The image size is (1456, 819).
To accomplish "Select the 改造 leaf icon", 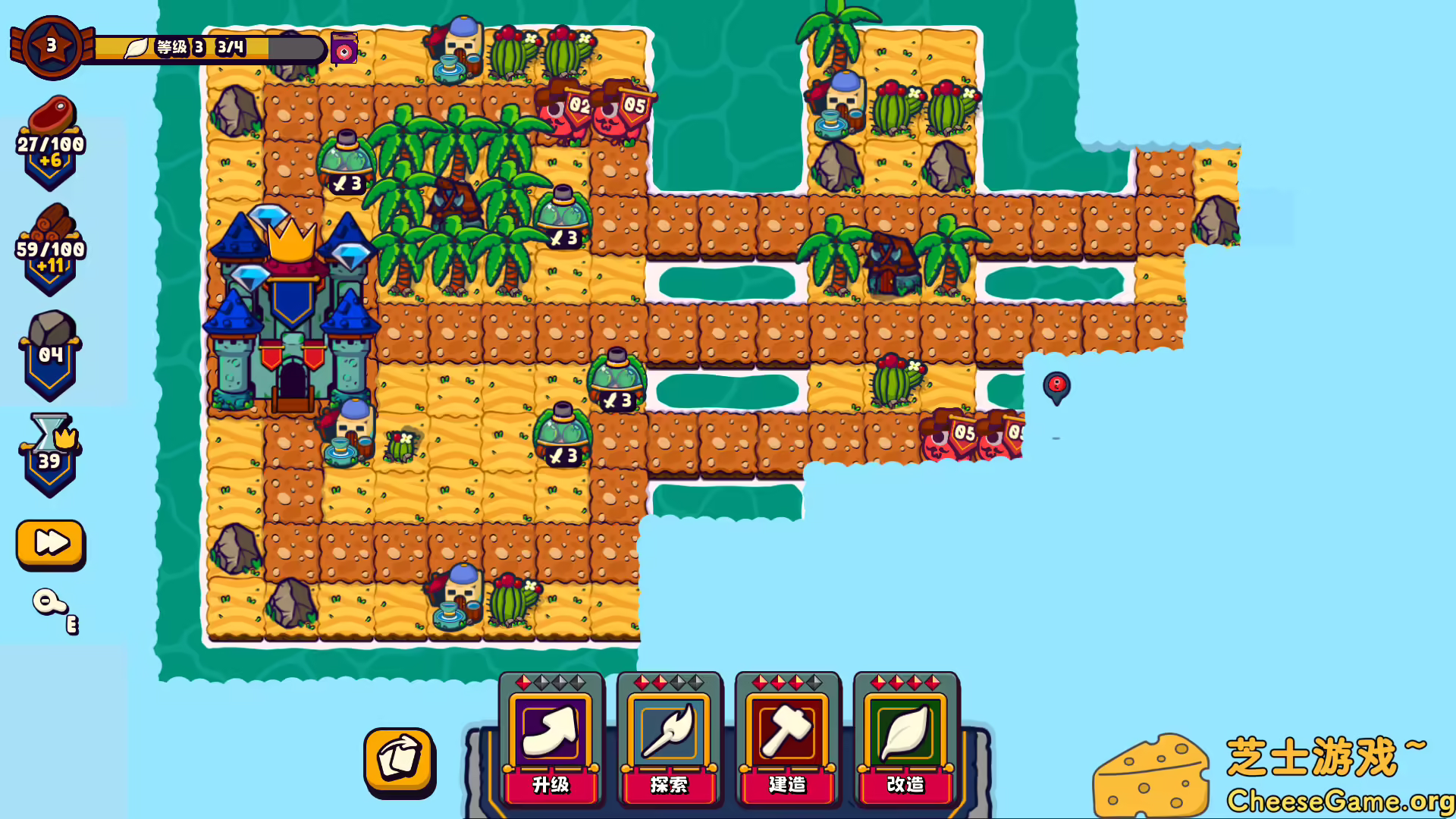I will [907, 730].
